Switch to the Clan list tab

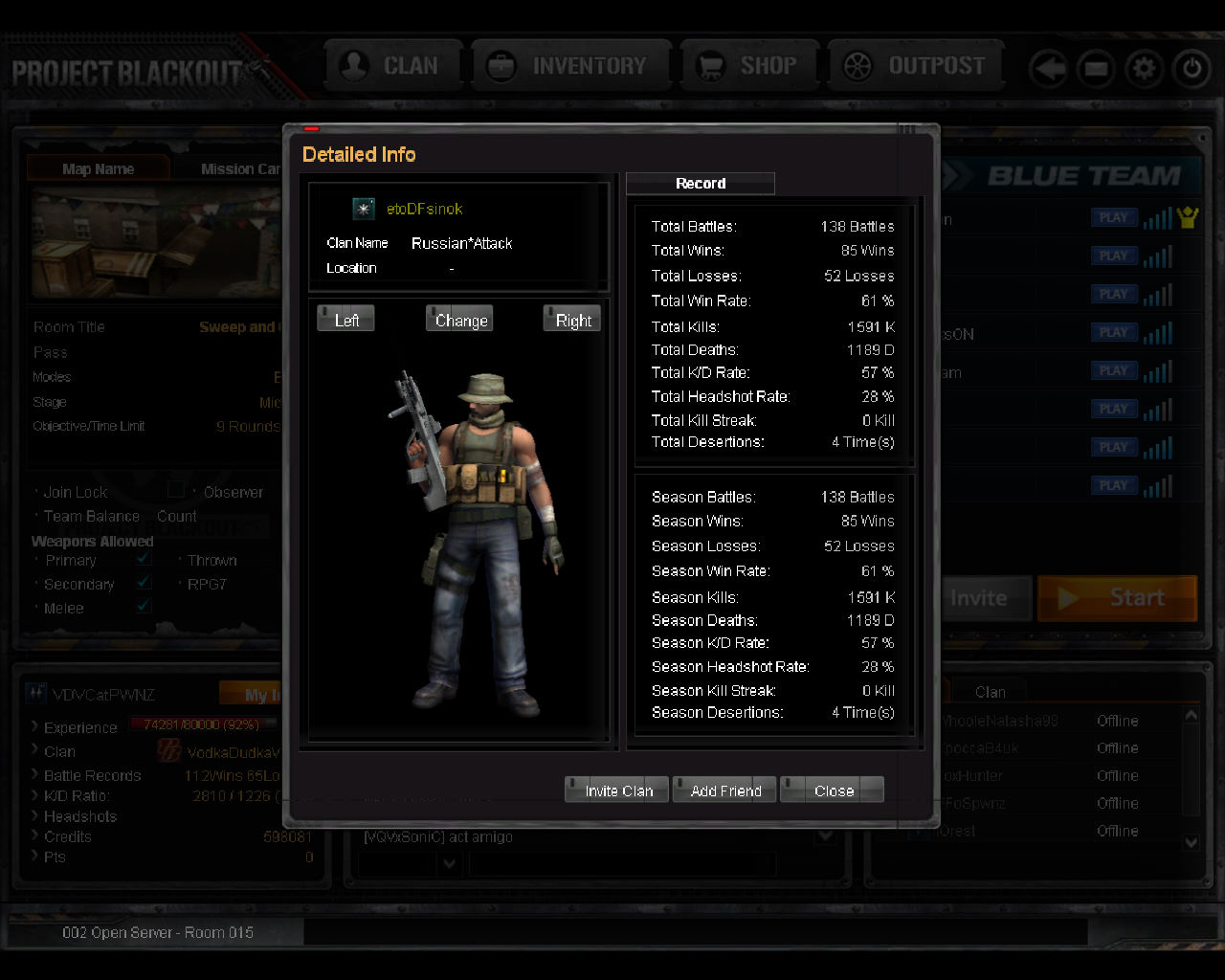[990, 691]
